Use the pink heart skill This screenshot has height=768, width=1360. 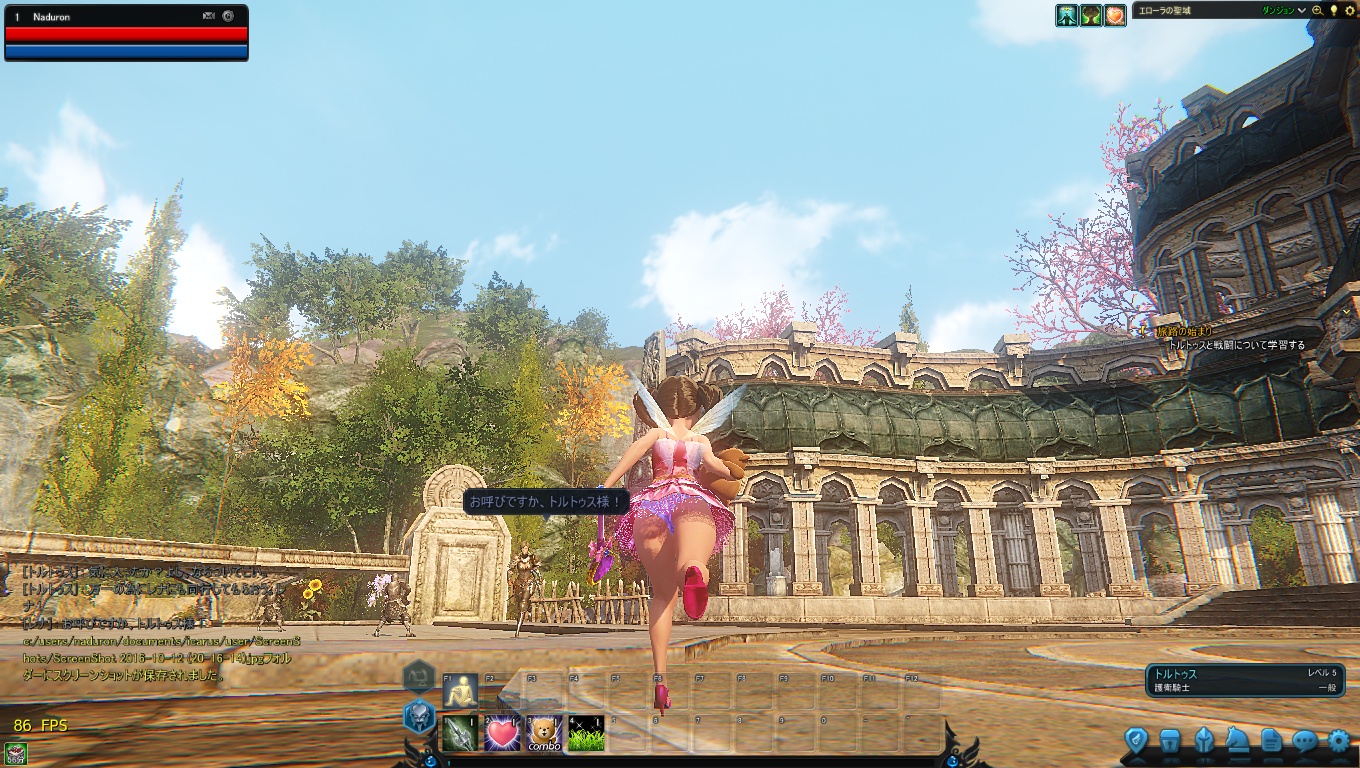[502, 734]
